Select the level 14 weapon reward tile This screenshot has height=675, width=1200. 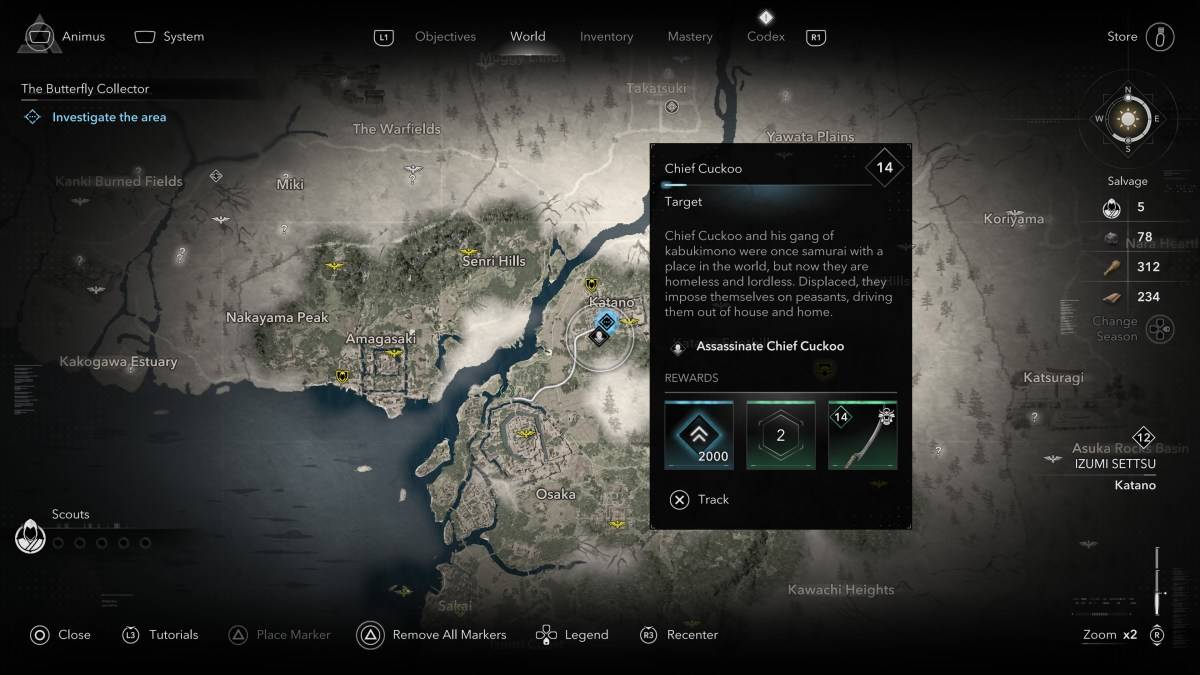[863, 436]
